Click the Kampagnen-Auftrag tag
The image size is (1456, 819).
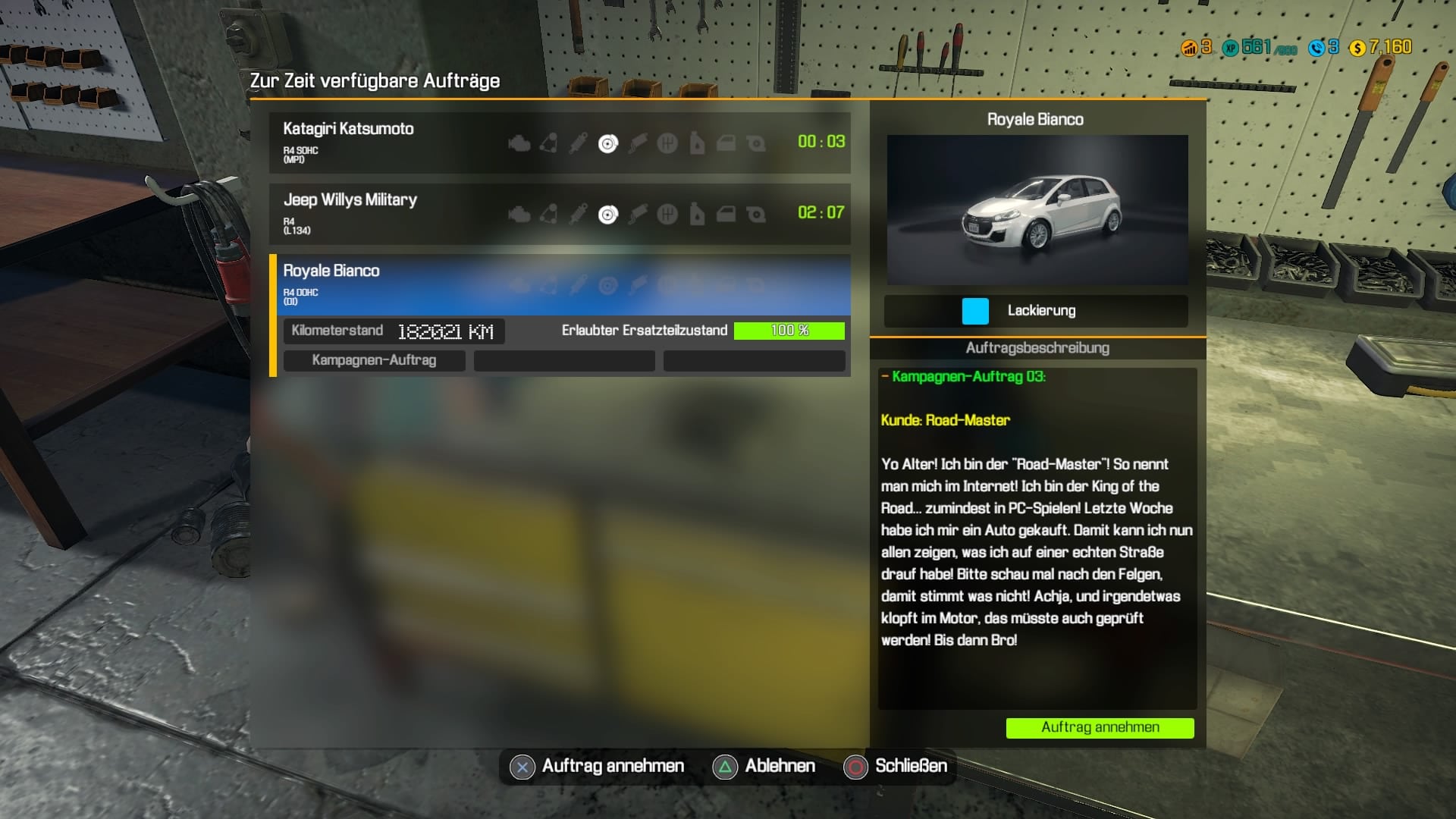click(x=374, y=360)
